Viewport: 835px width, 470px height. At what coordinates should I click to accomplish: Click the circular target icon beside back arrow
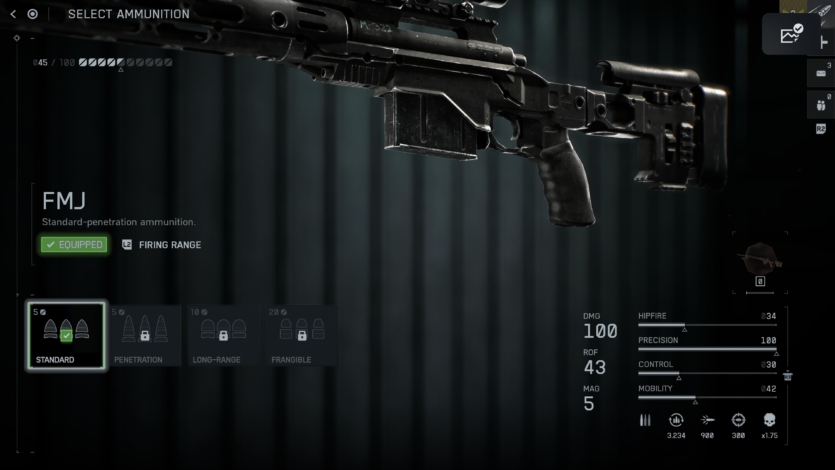[33, 14]
